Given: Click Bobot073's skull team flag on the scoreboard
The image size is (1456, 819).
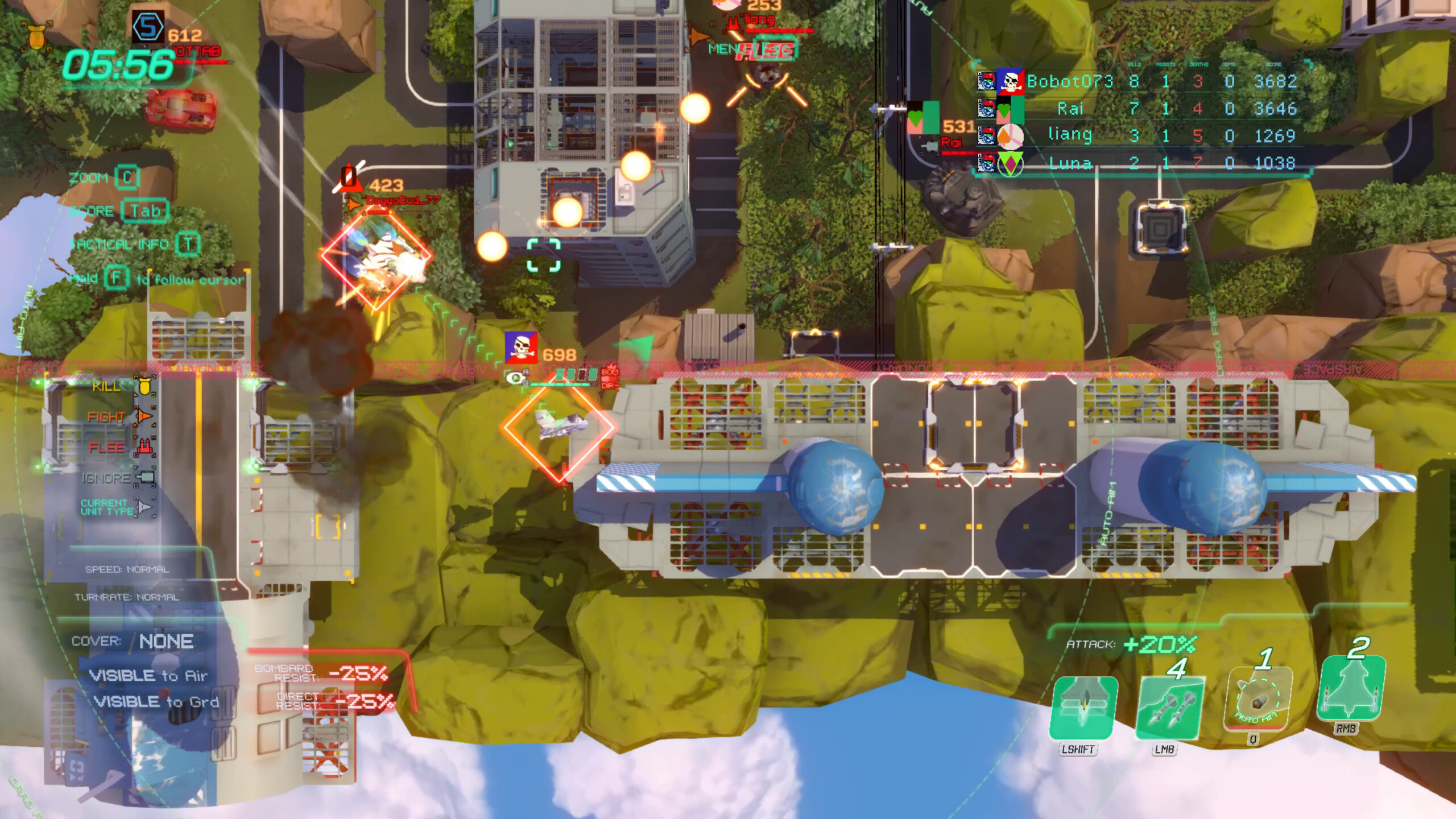Looking at the screenshot, I should pyautogui.click(x=1010, y=81).
